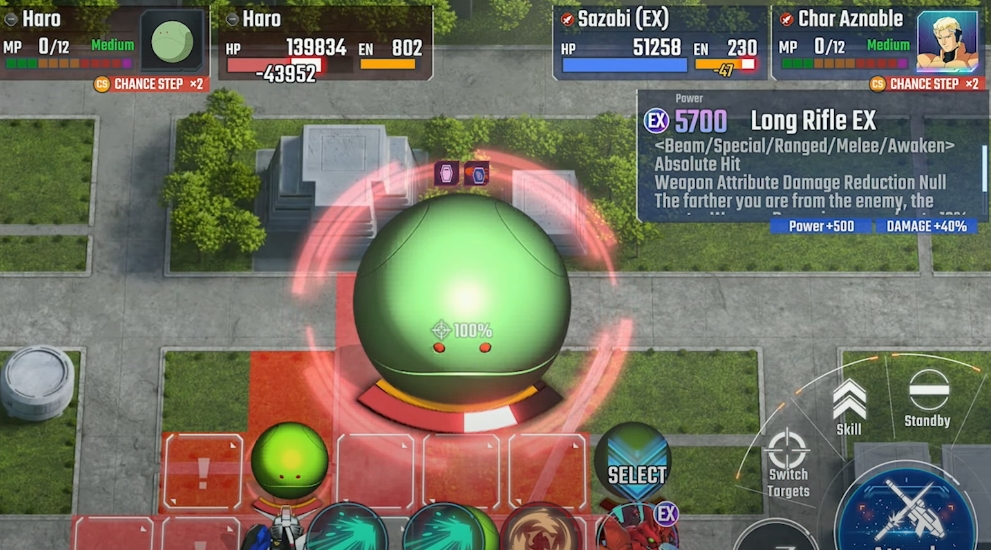Open the Skill menu

pyautogui.click(x=849, y=406)
